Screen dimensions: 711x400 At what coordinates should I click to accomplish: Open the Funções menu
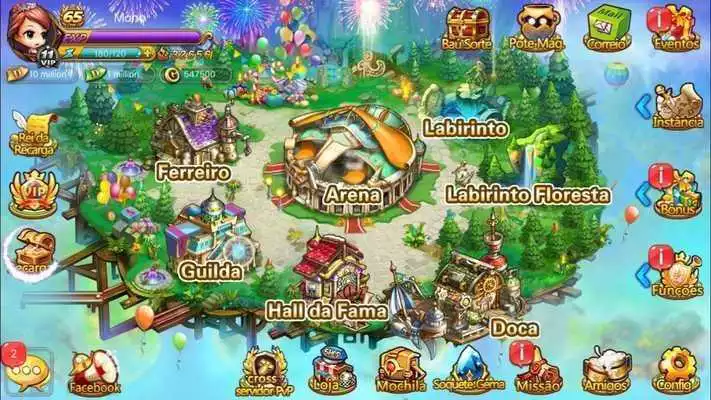click(x=679, y=272)
